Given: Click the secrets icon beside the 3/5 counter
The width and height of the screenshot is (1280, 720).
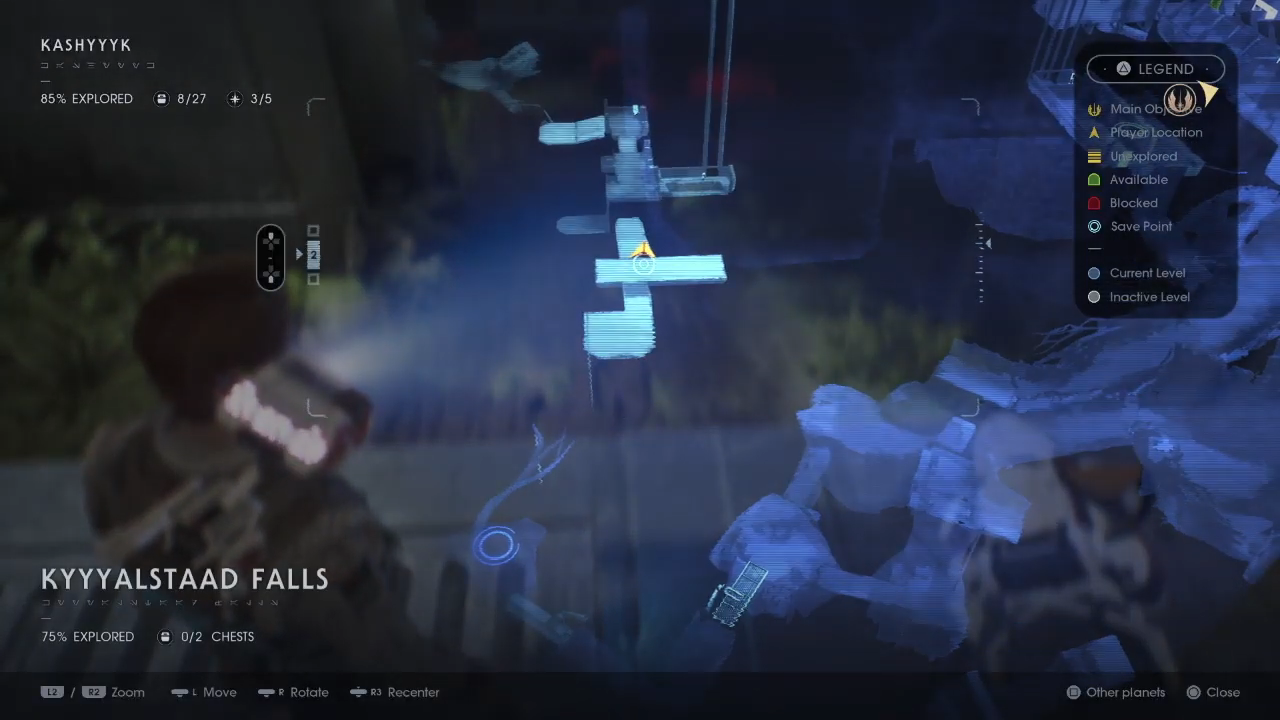Looking at the screenshot, I should 234,98.
